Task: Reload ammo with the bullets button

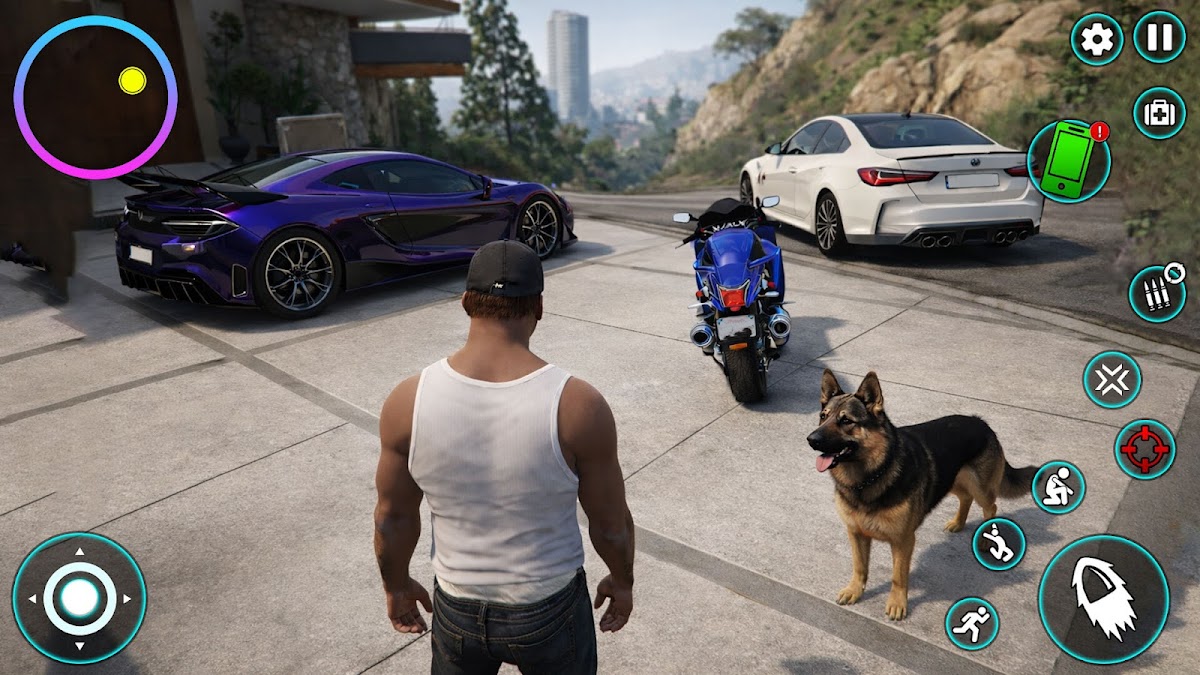Action: [x=1157, y=293]
